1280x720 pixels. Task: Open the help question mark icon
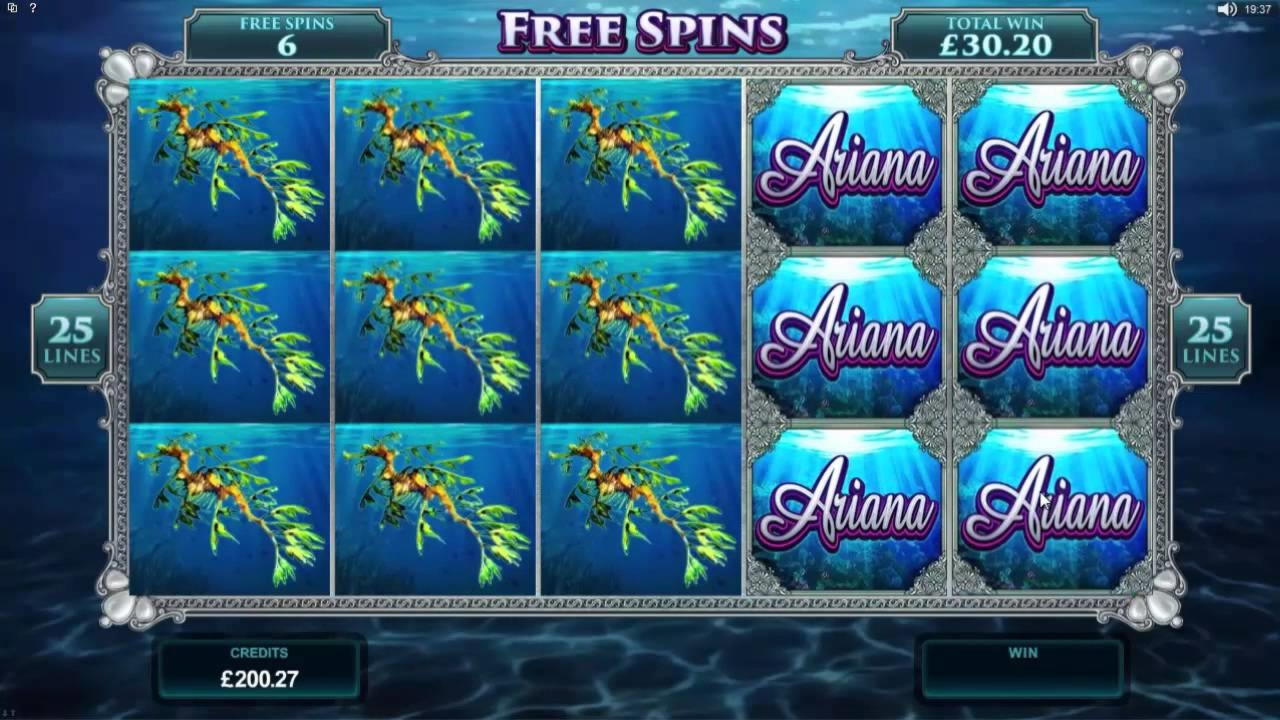coord(33,9)
